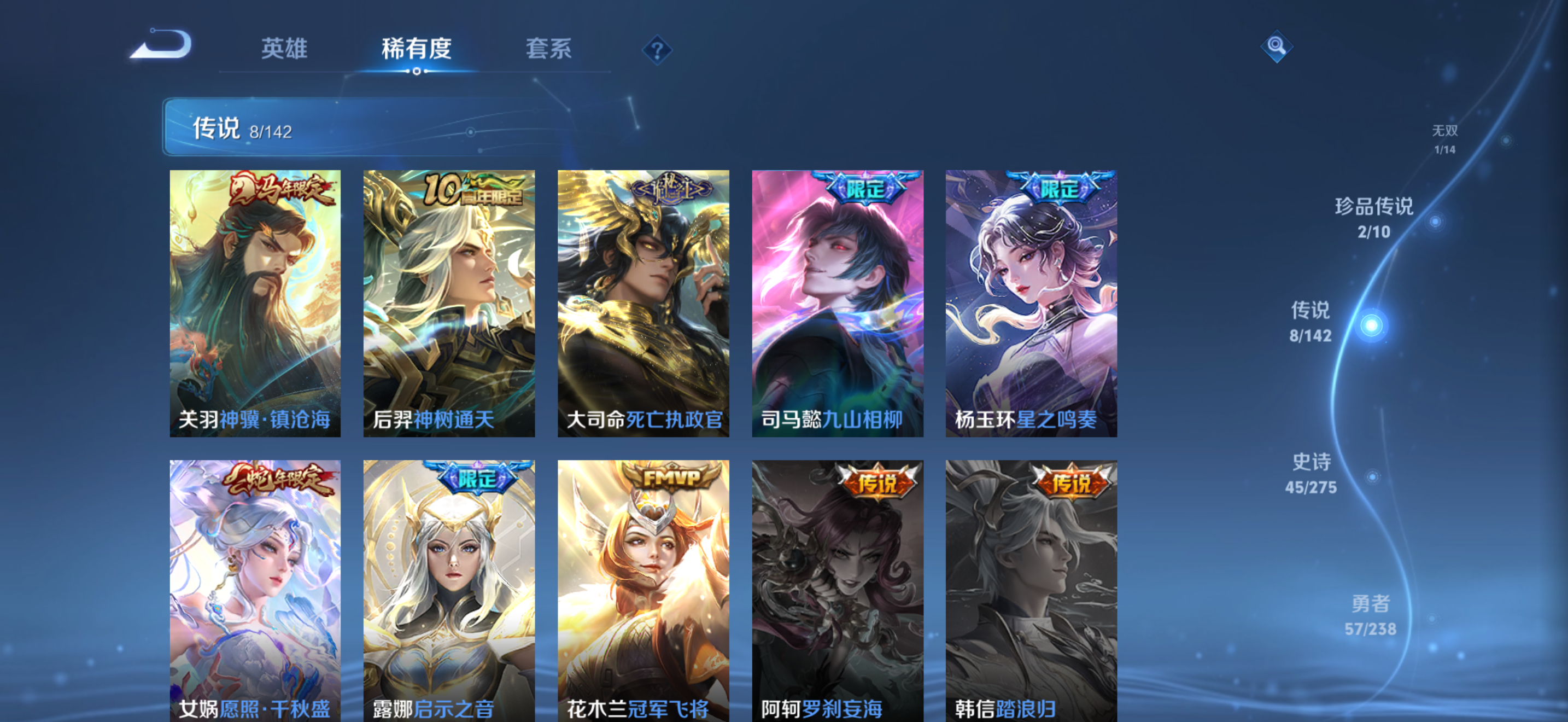Jump to the 无双 rarity category
Screen dimensions: 1568x722
[x=1446, y=139]
